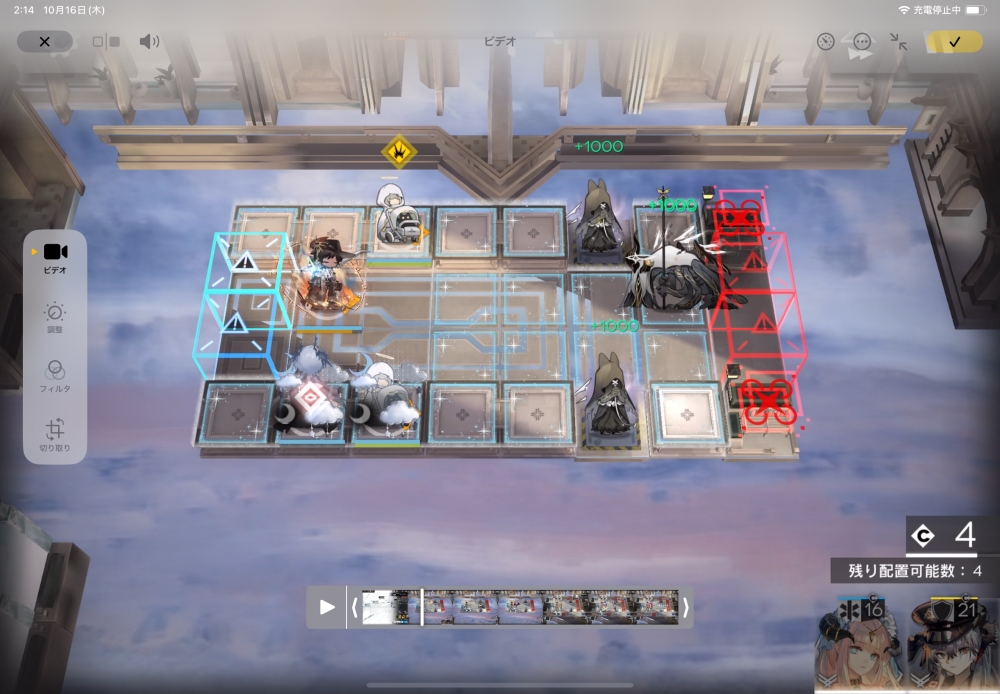Tap the shrink arrows fullscreen toggle
The width and height of the screenshot is (1000, 694).
tap(898, 42)
